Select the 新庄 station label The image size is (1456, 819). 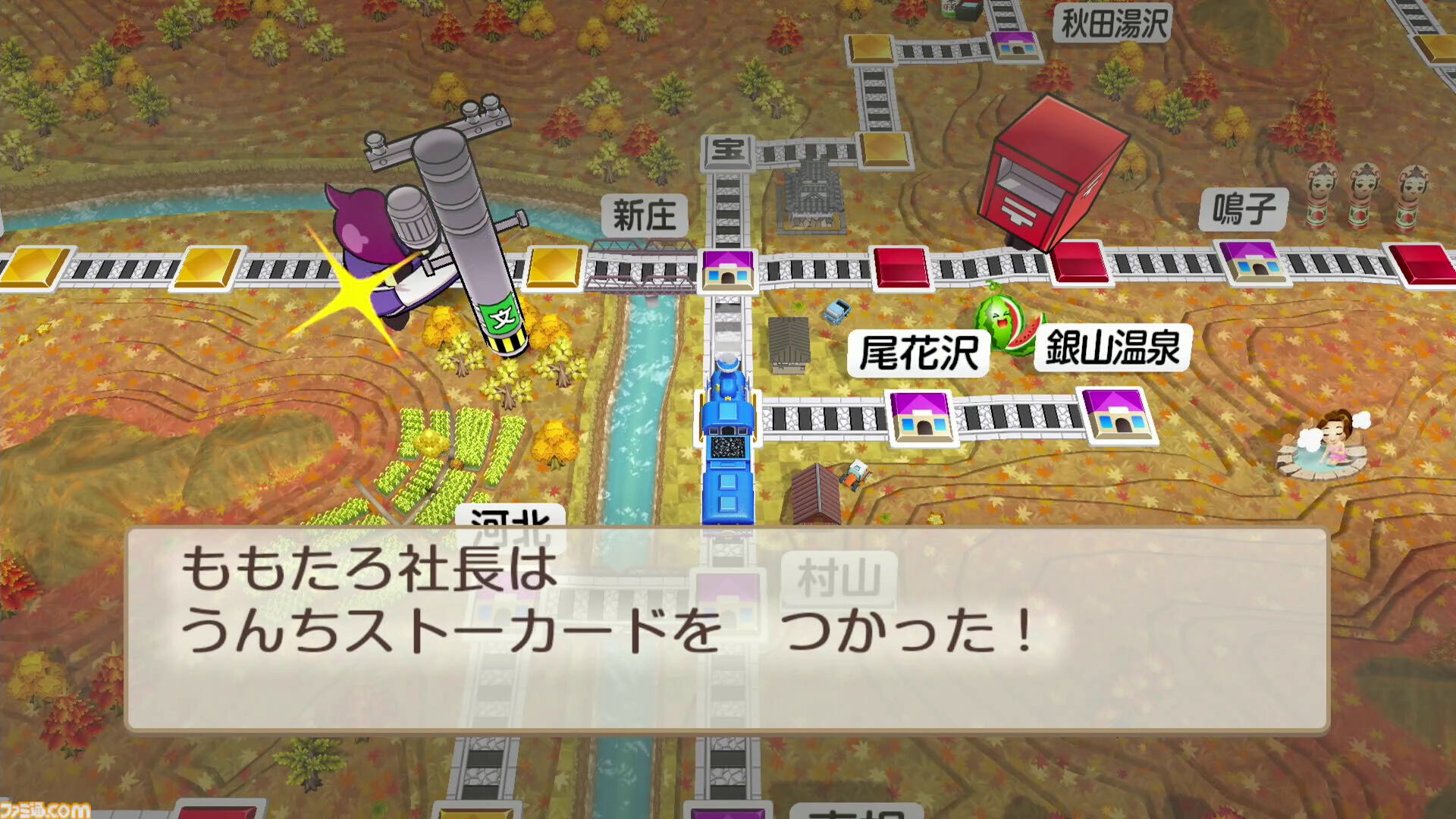643,215
